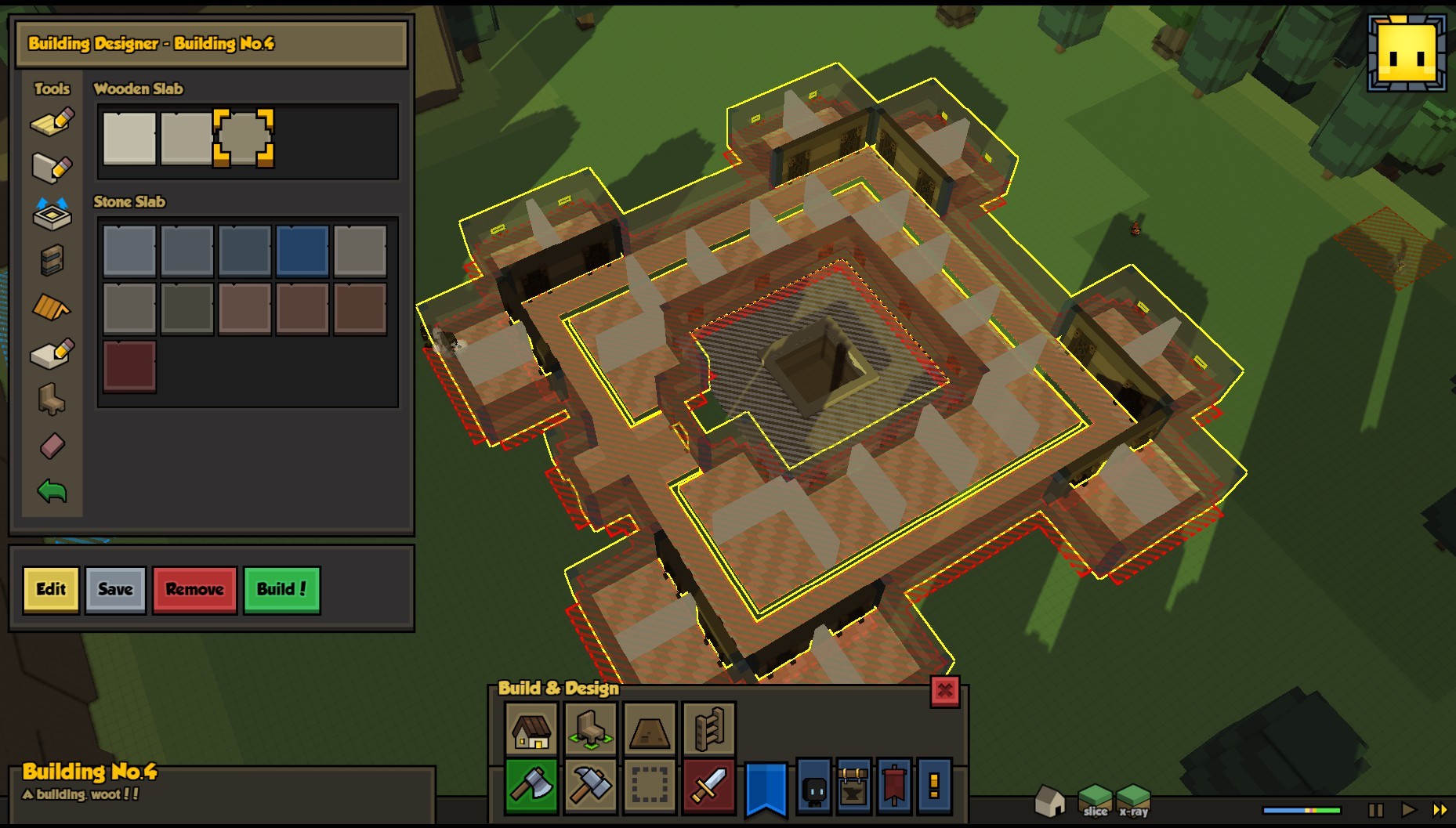Screen dimensions: 1456x828
Task: Click the green Build! button
Action: pos(281,590)
